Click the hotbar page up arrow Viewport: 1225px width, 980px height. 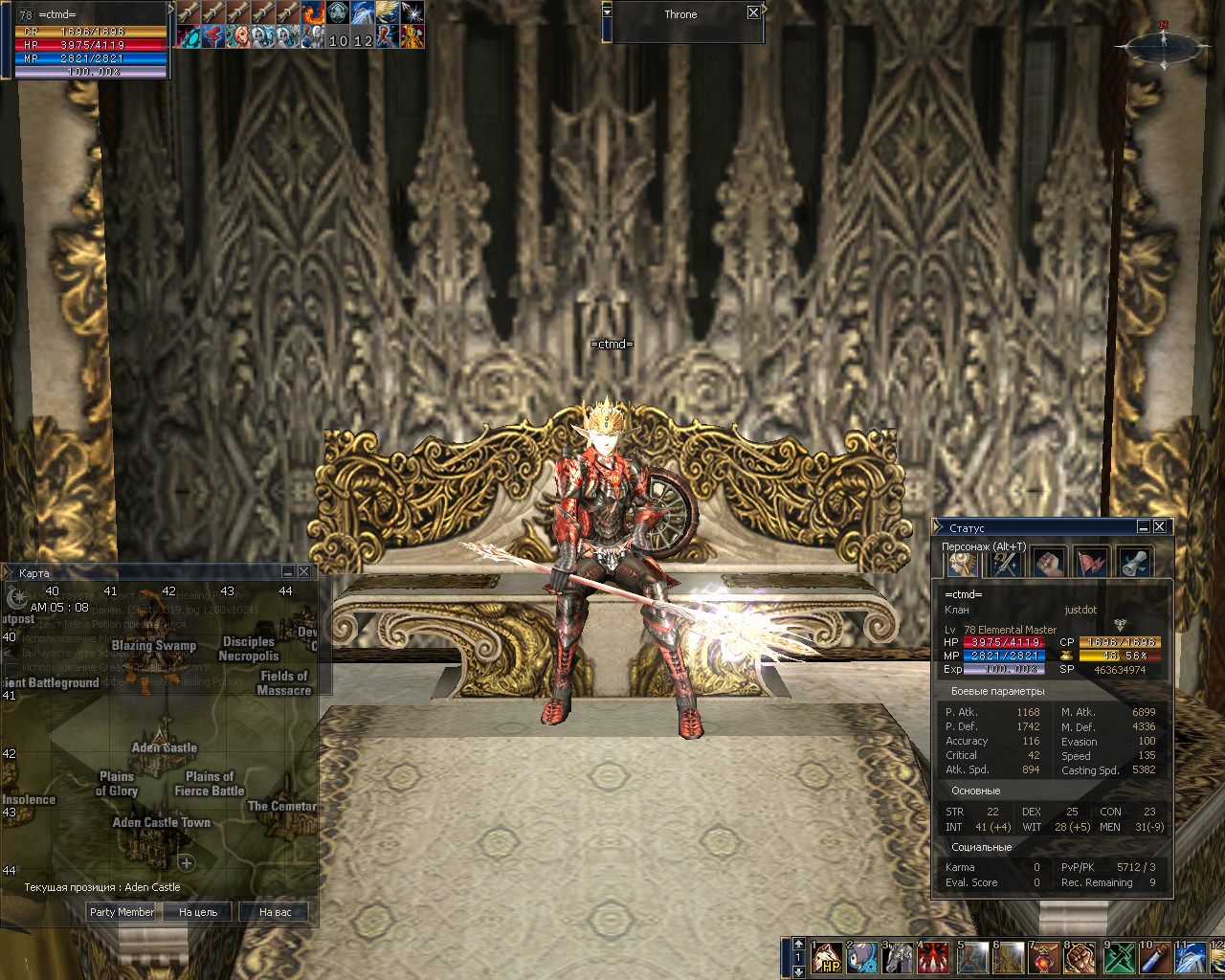[x=799, y=945]
